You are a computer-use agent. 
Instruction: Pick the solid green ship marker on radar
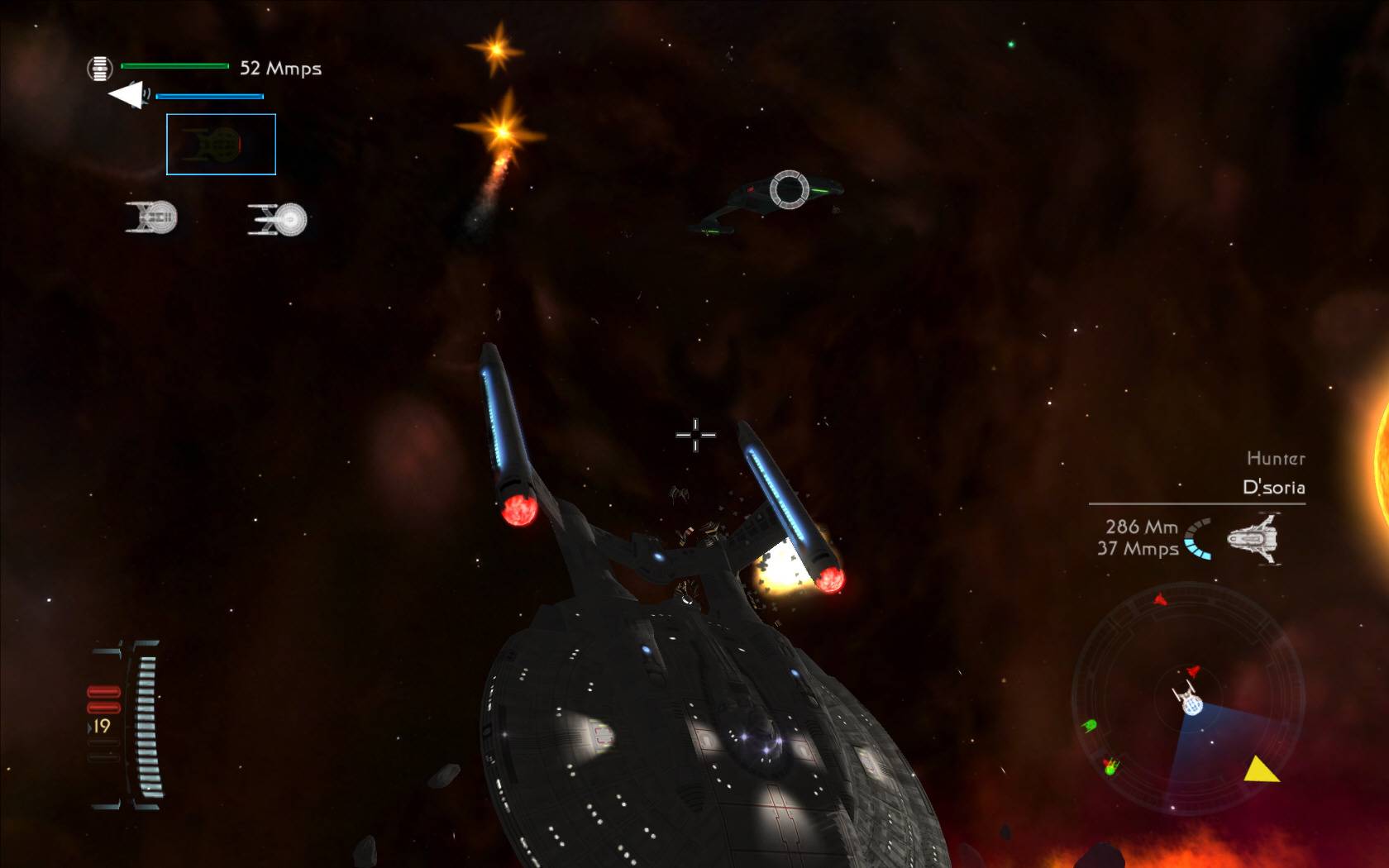[x=1089, y=726]
